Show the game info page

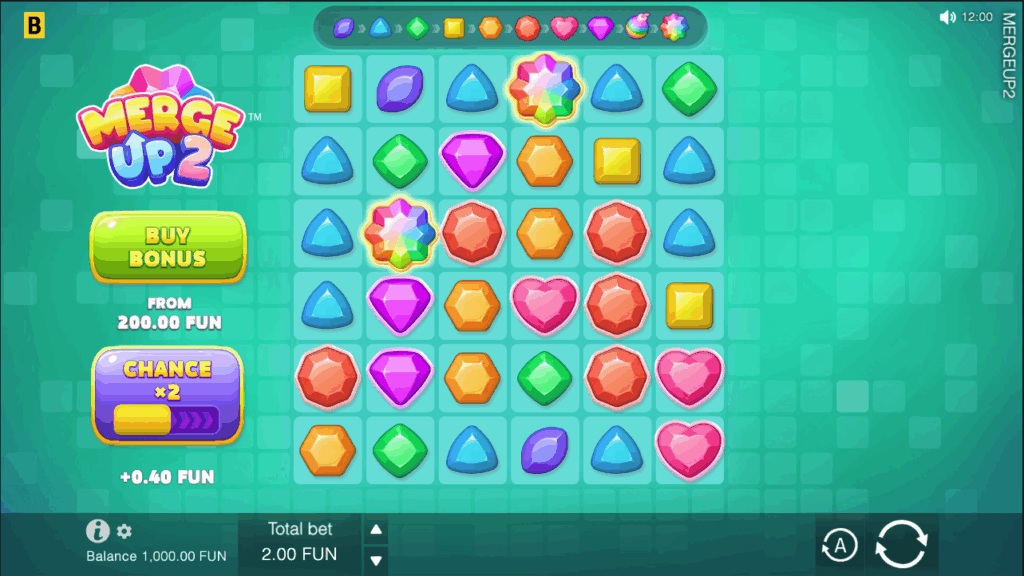coord(97,531)
